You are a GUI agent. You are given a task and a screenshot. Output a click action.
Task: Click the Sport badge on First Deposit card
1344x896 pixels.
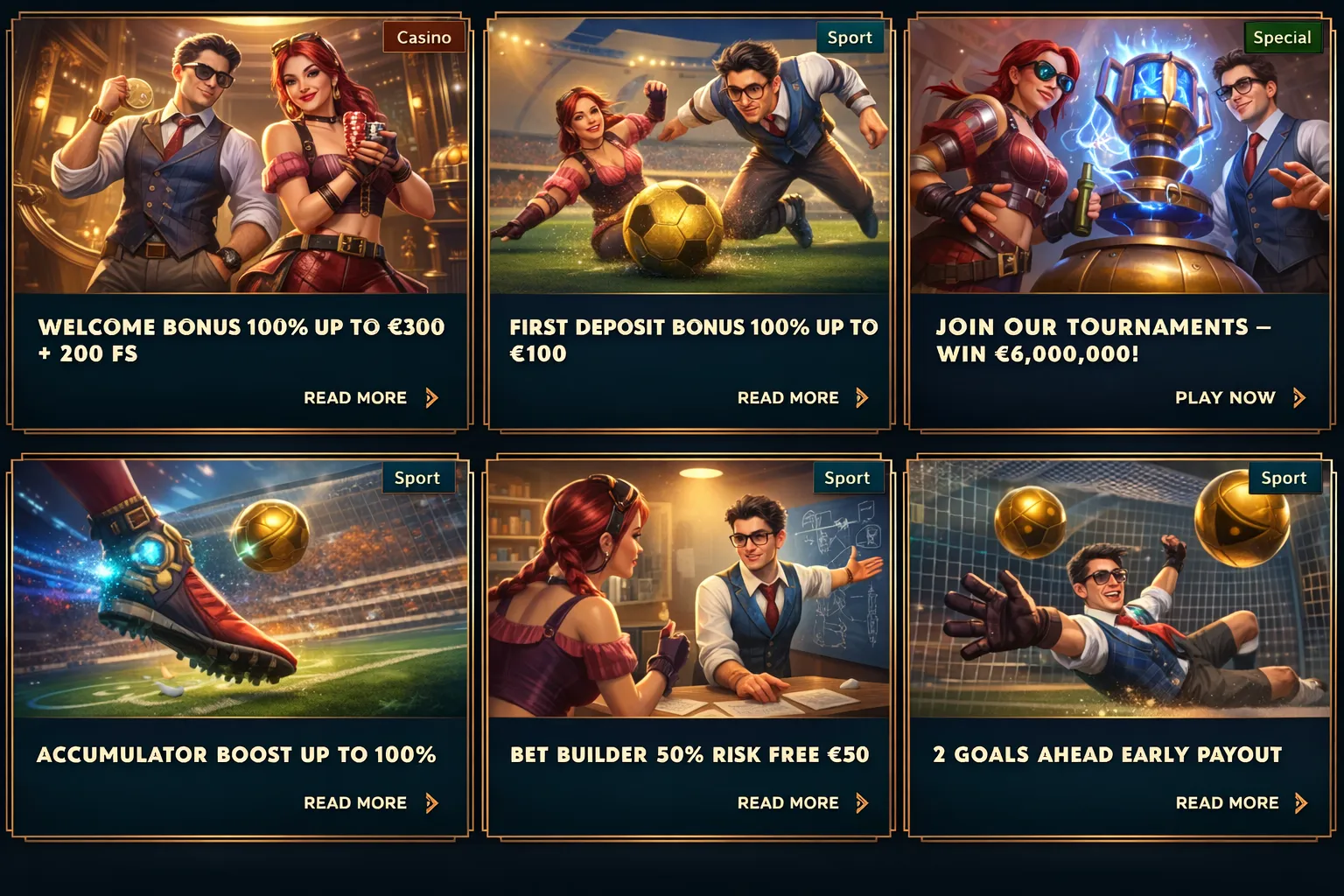tap(850, 37)
